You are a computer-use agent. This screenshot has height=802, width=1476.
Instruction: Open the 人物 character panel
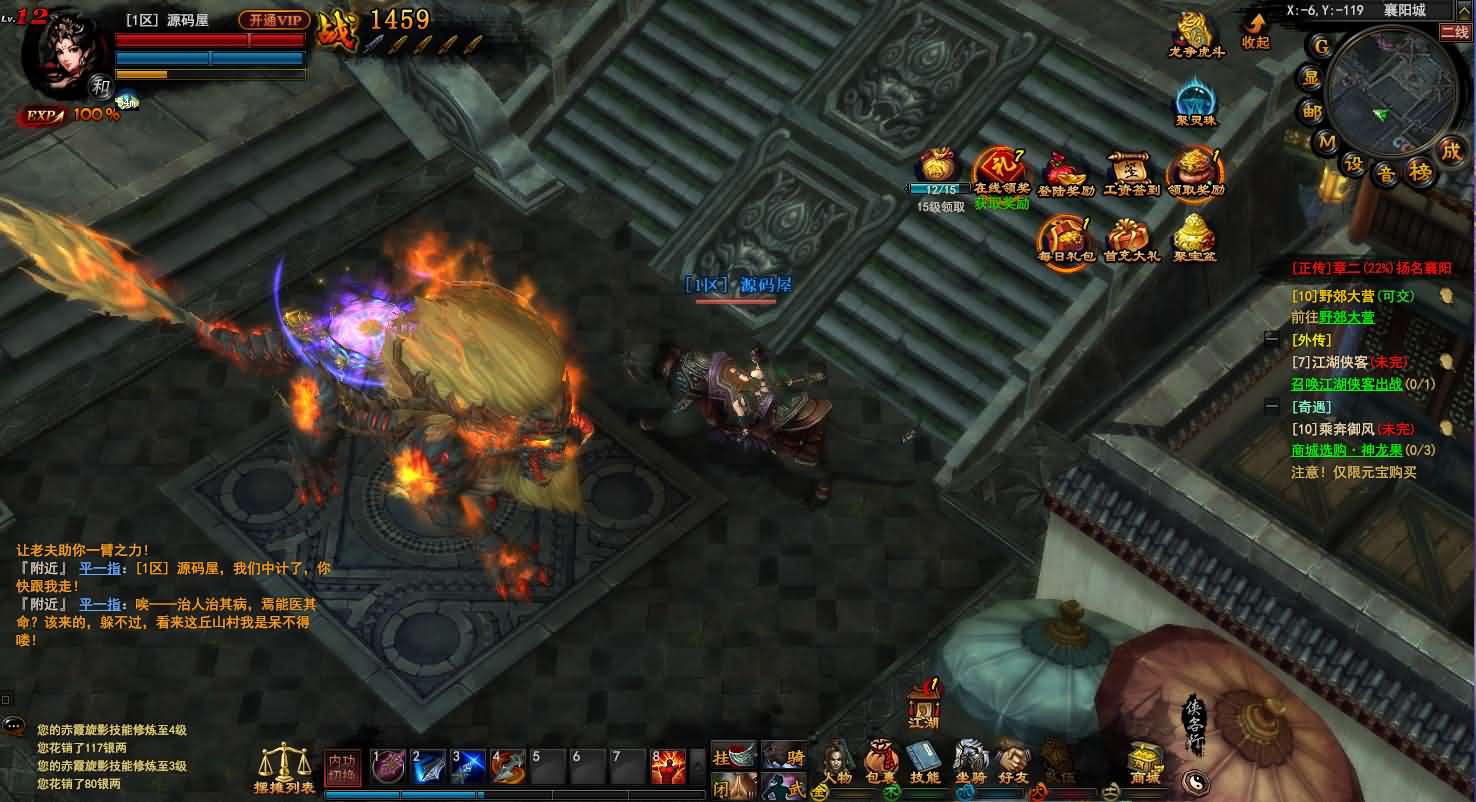(x=837, y=762)
